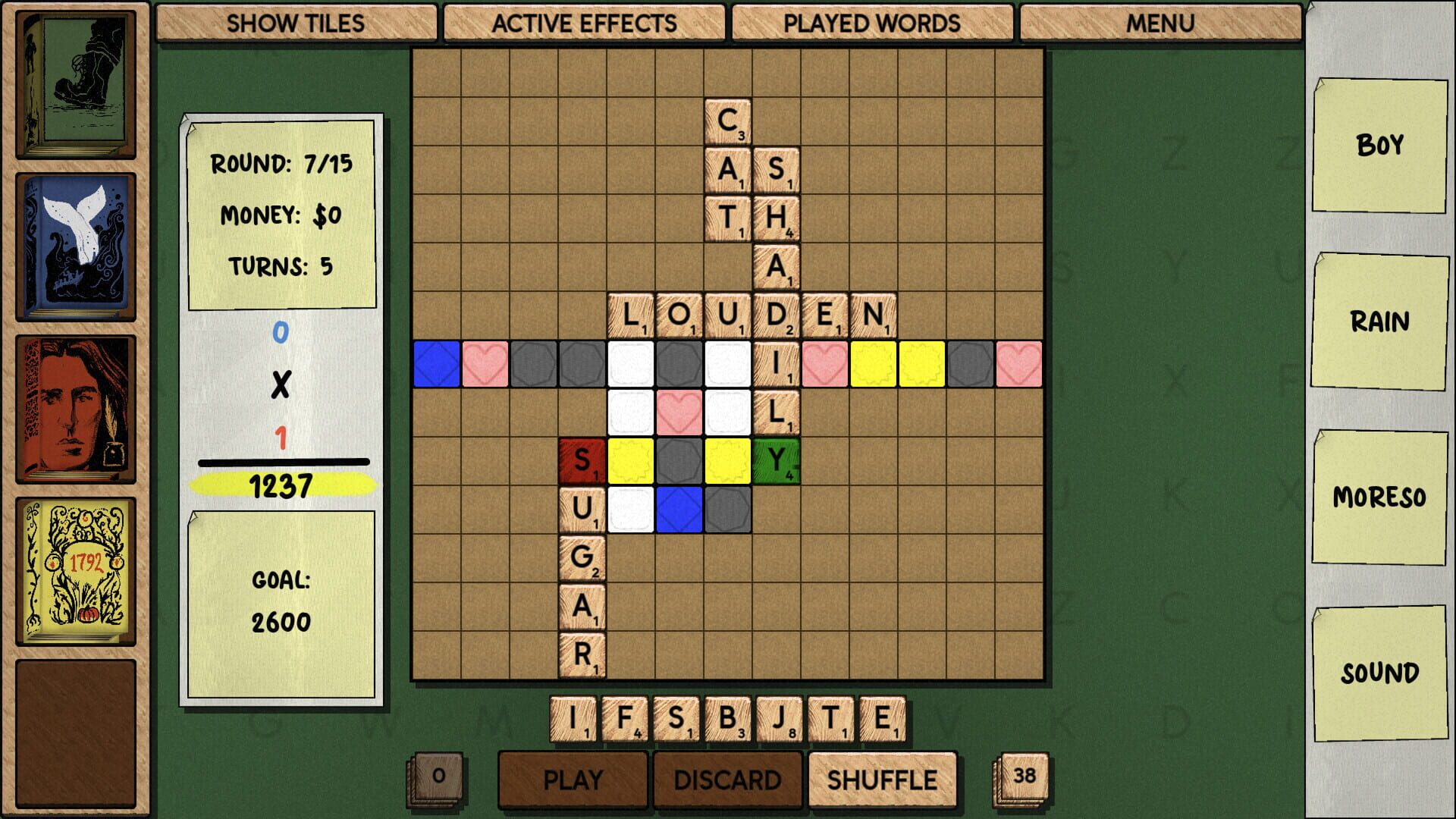
Task: Shuffle the tile rack
Action: point(882,779)
